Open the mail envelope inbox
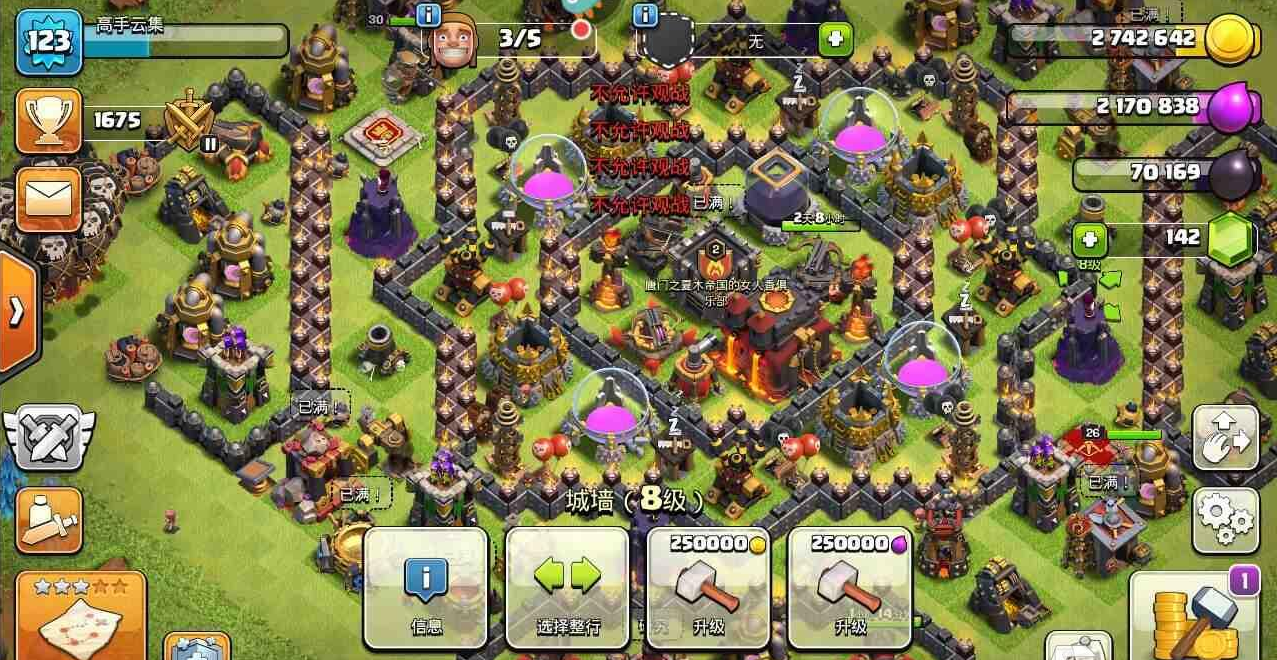 coord(48,195)
